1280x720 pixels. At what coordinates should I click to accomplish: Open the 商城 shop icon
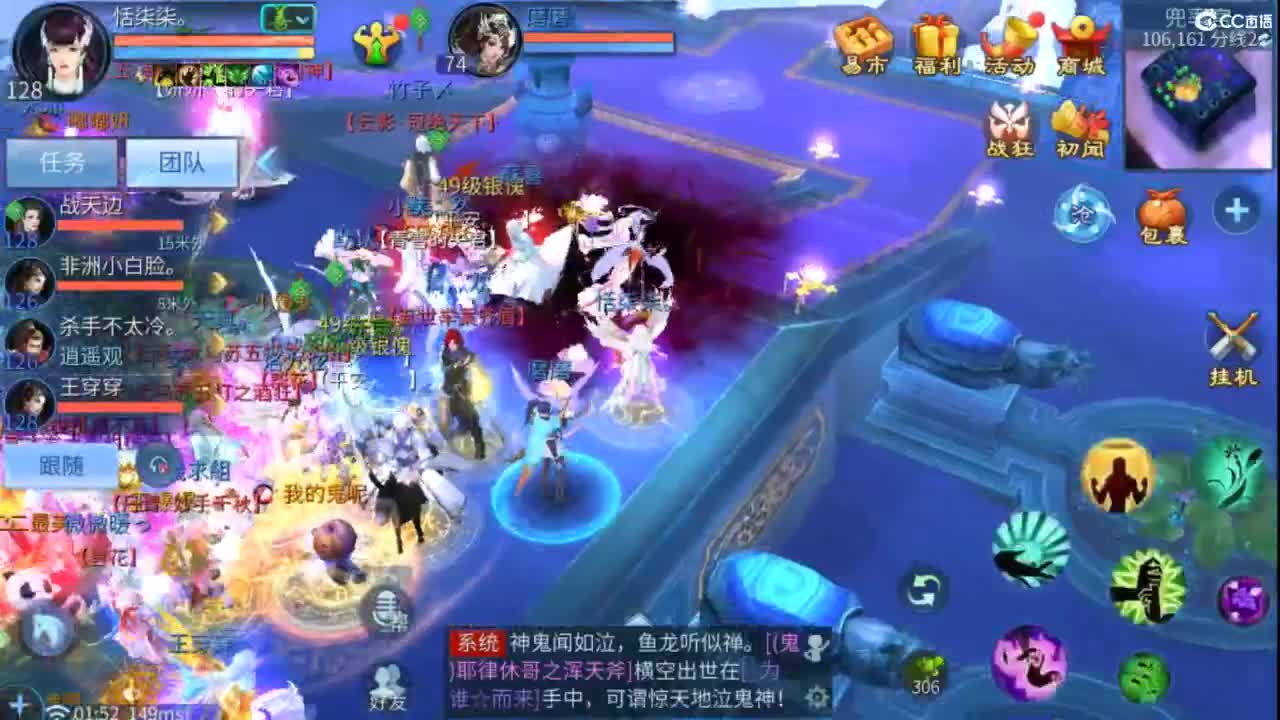click(x=1083, y=40)
